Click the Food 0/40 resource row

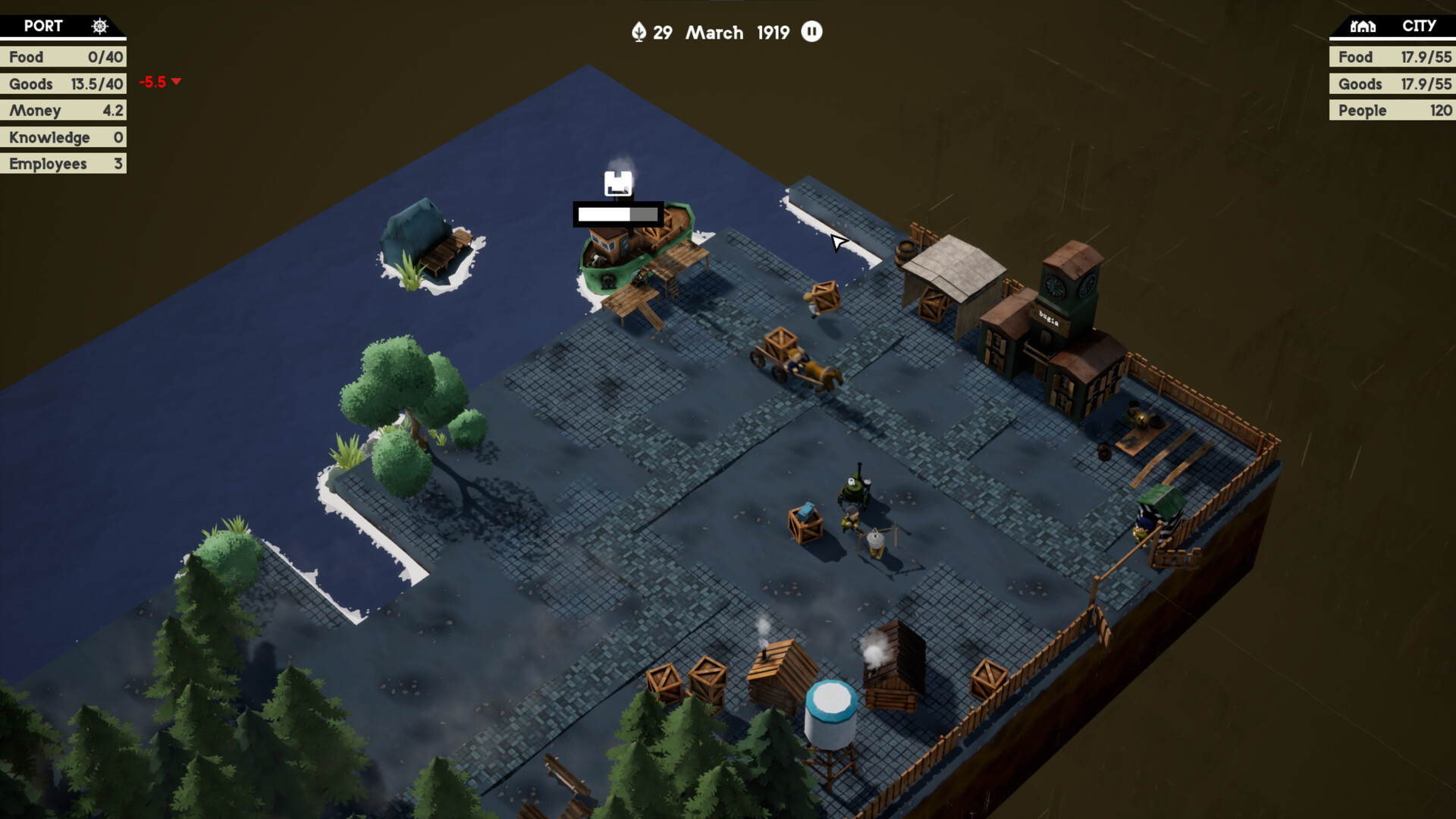(63, 56)
